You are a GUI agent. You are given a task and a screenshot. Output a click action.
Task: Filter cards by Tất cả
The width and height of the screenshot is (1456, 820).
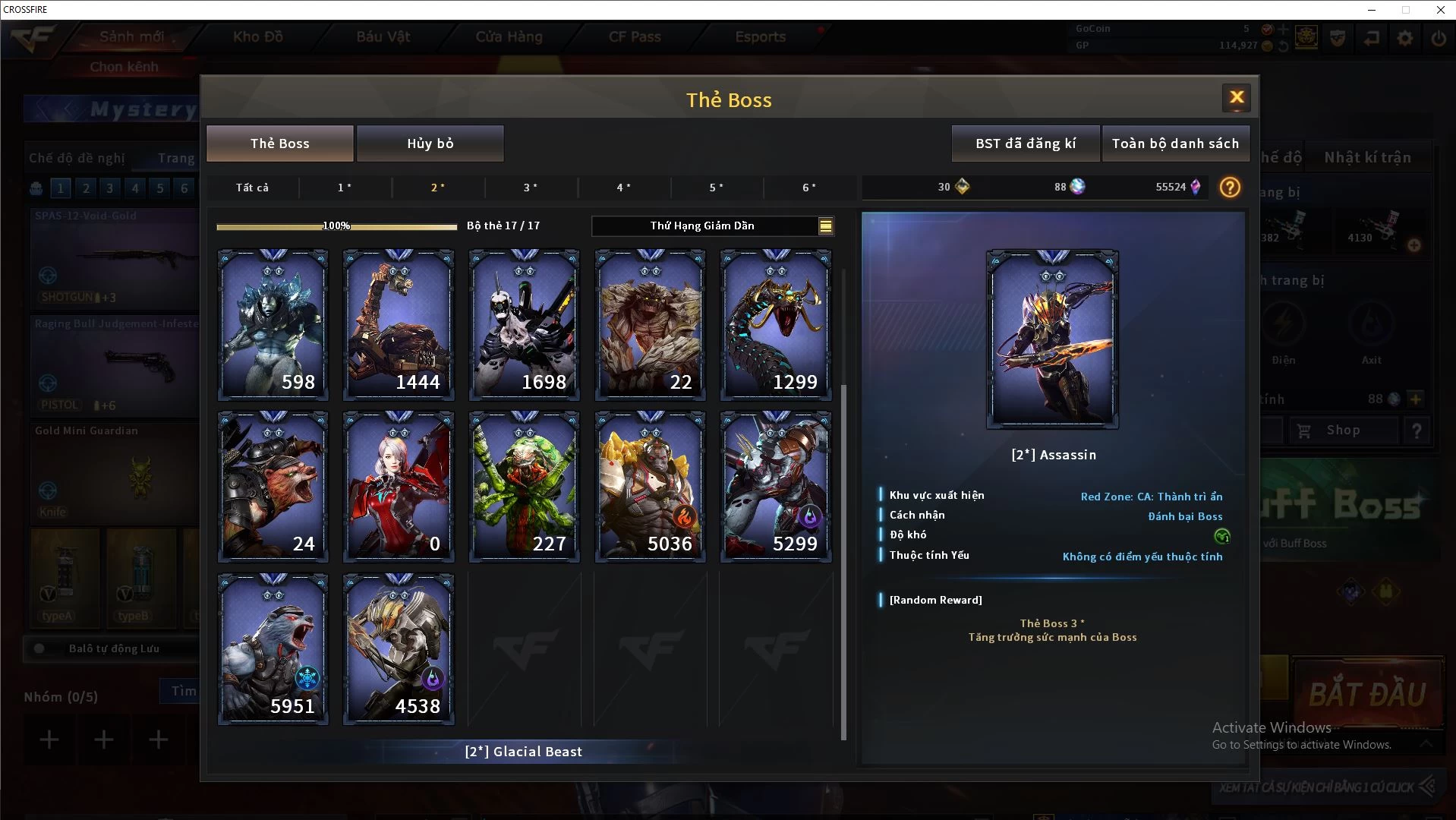(x=252, y=188)
